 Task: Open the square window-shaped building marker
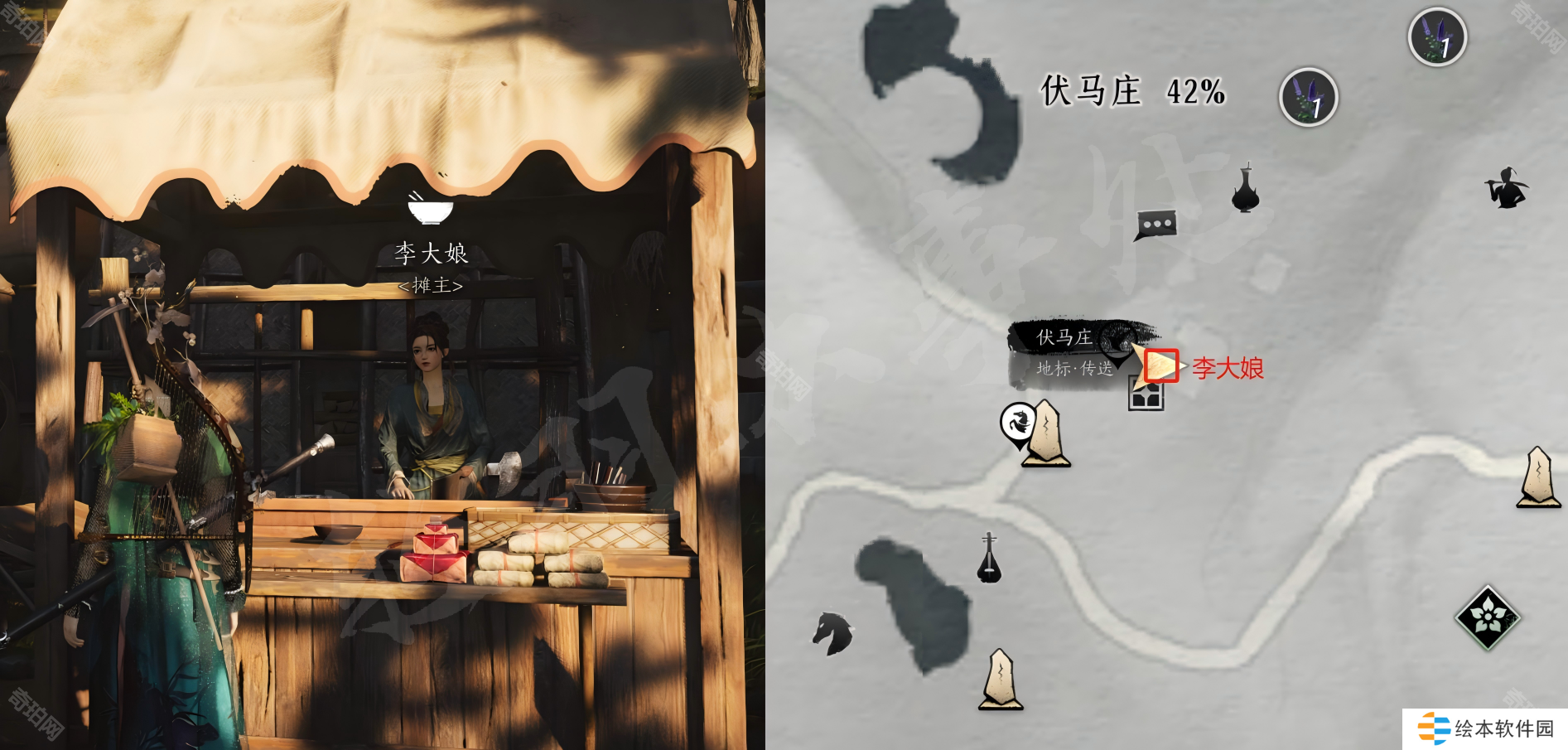(1146, 395)
